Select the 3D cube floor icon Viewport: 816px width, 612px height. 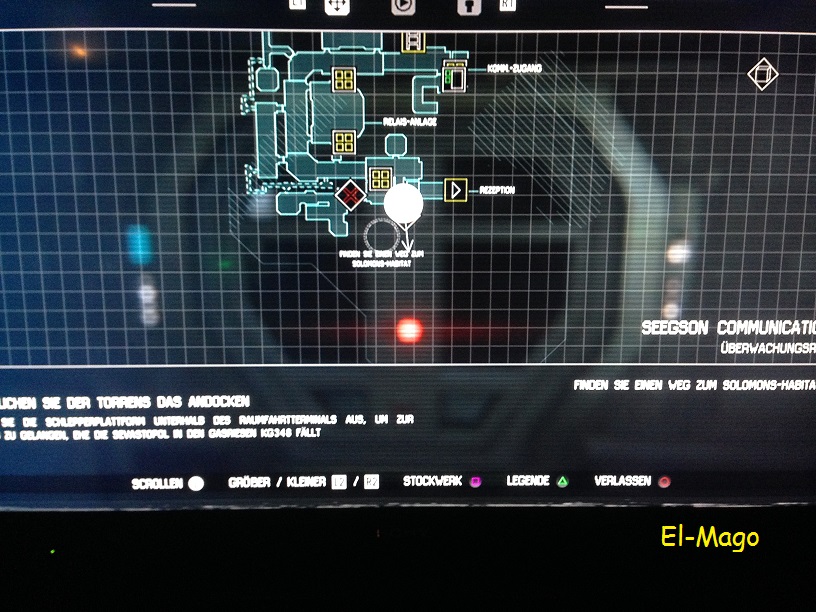(762, 75)
